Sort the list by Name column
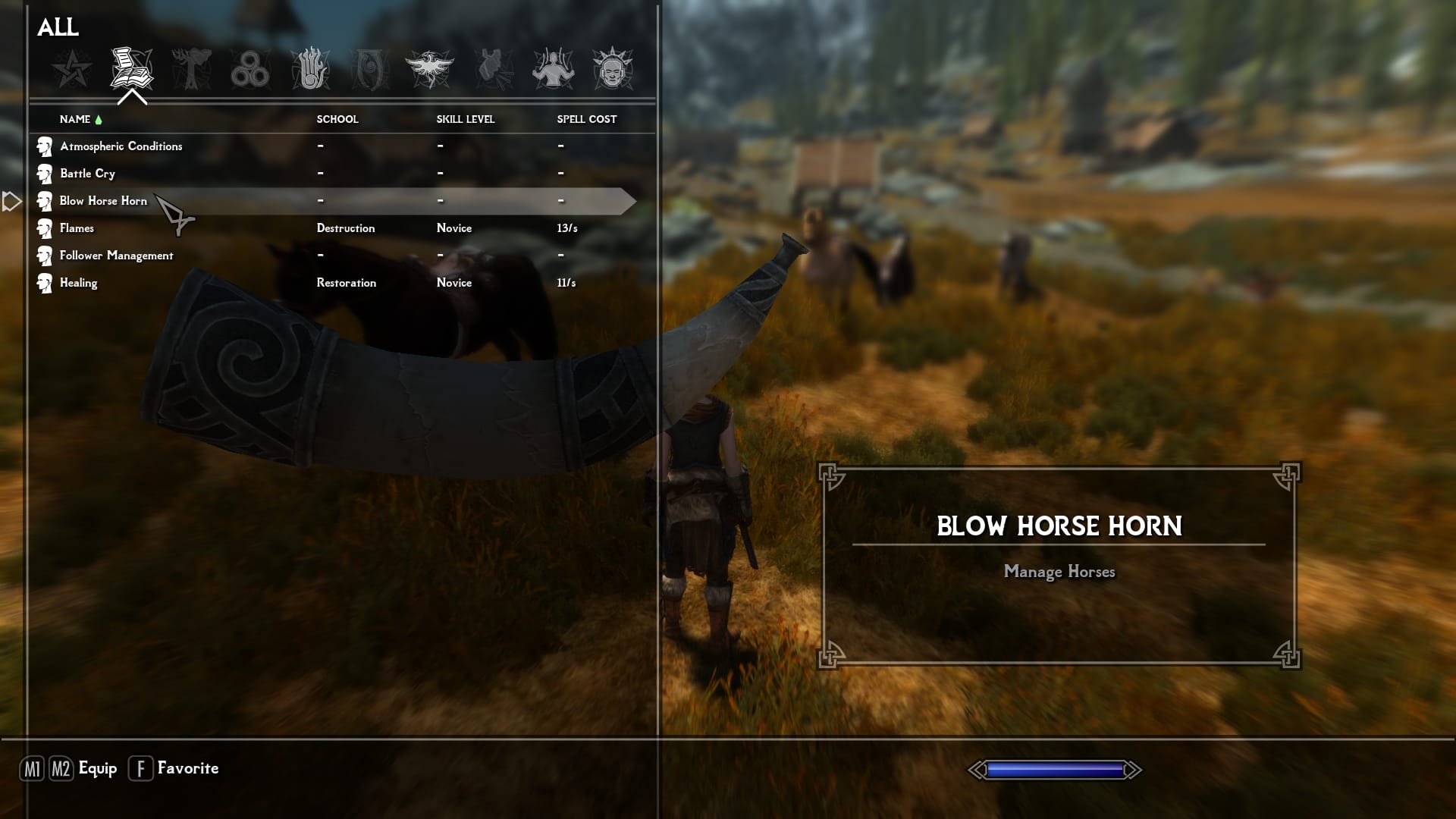 tap(75, 119)
